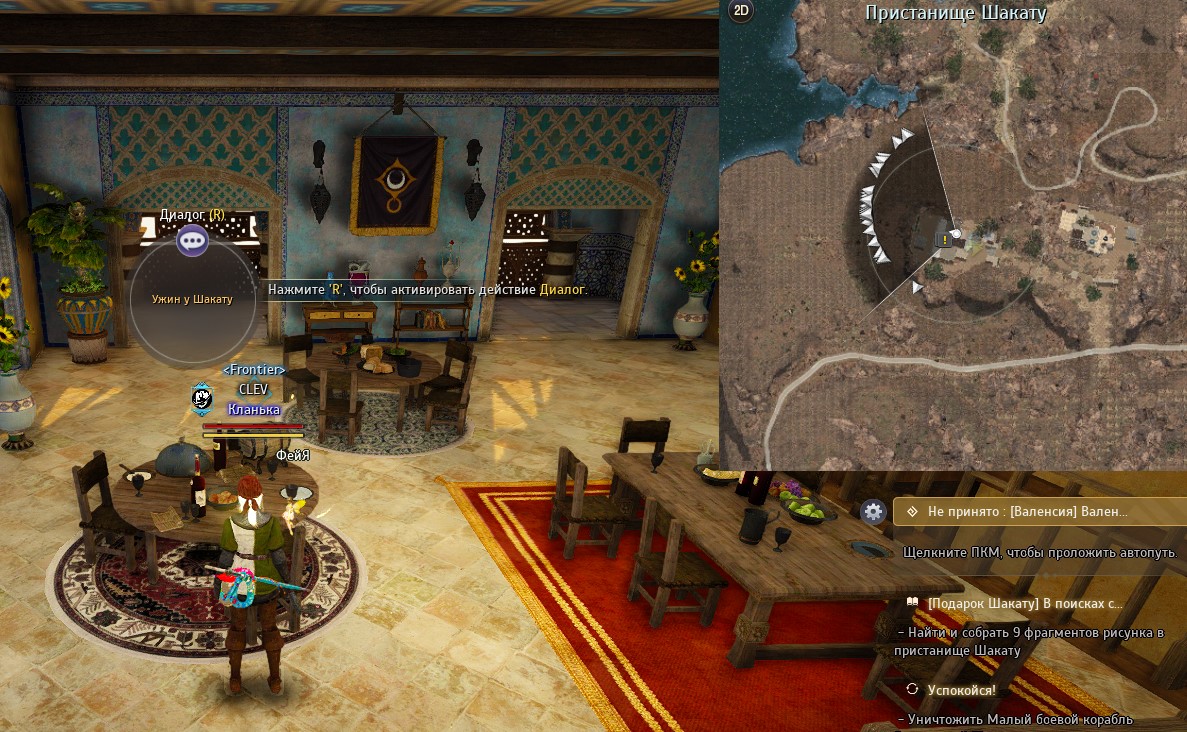Click the speech bubble dialog icon

click(x=192, y=240)
